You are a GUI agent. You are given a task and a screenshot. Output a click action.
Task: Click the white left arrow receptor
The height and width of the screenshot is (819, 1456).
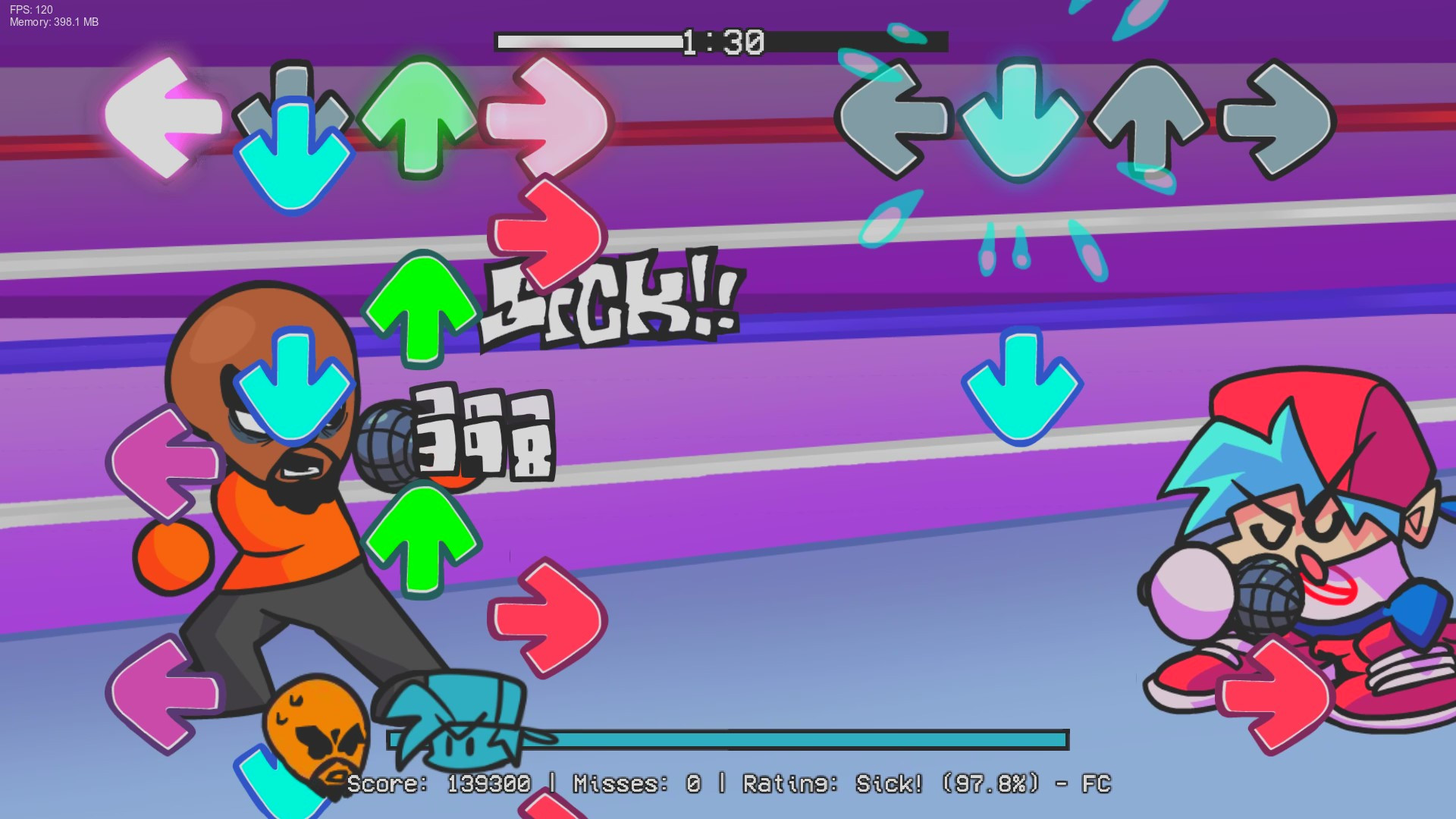(163, 118)
